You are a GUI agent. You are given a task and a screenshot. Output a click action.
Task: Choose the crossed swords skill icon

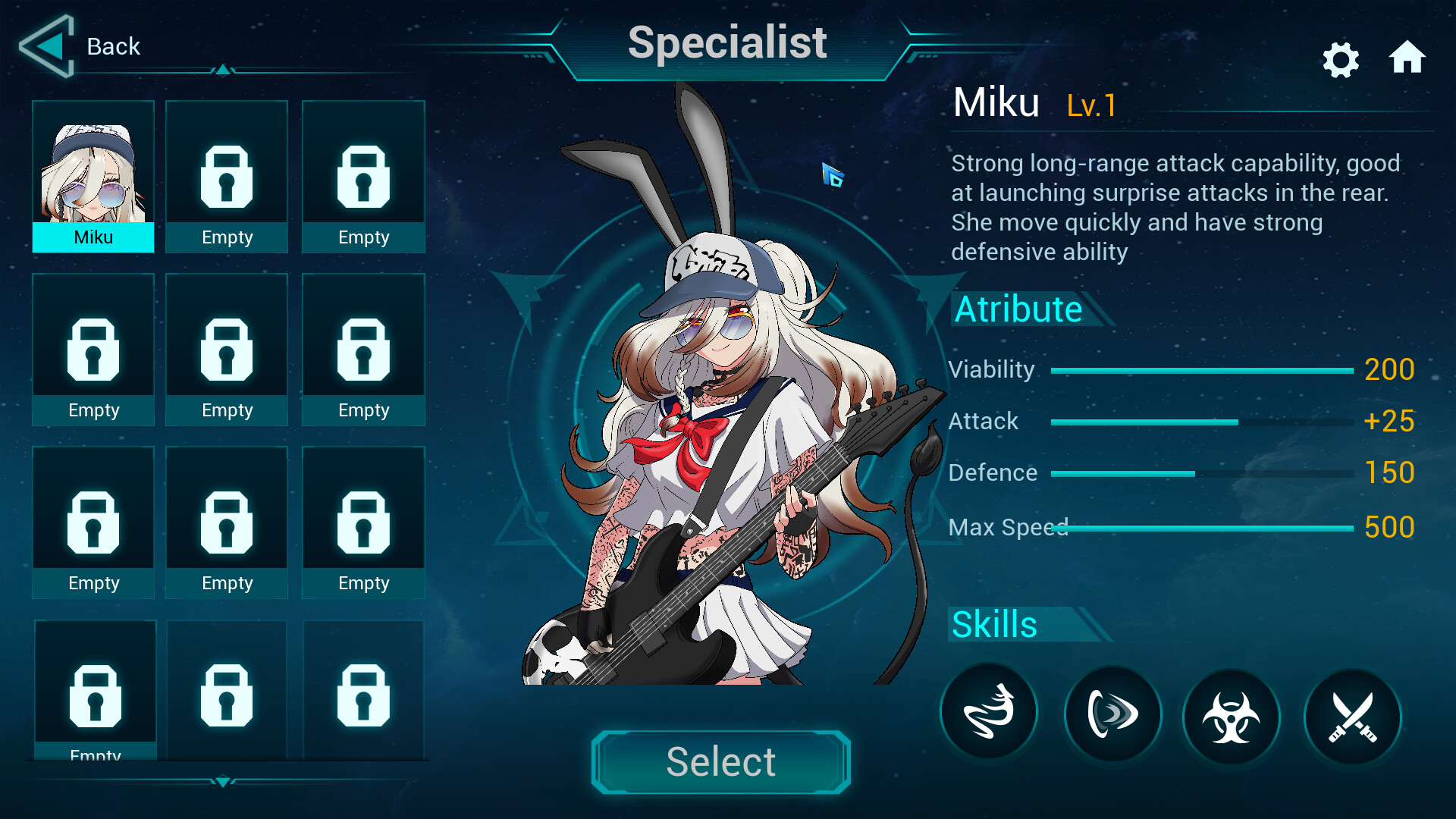point(1352,717)
